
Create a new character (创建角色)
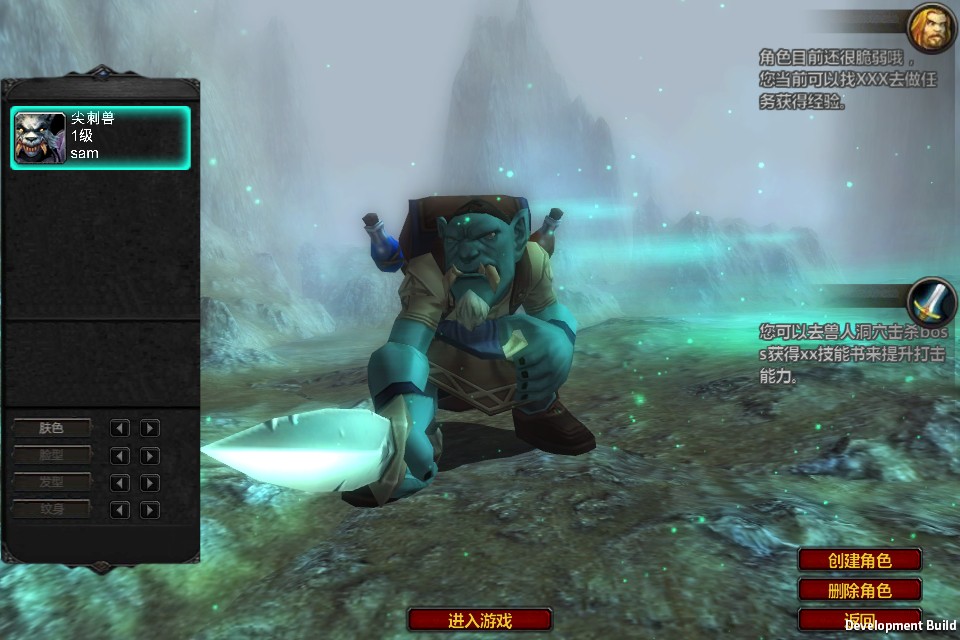(859, 560)
